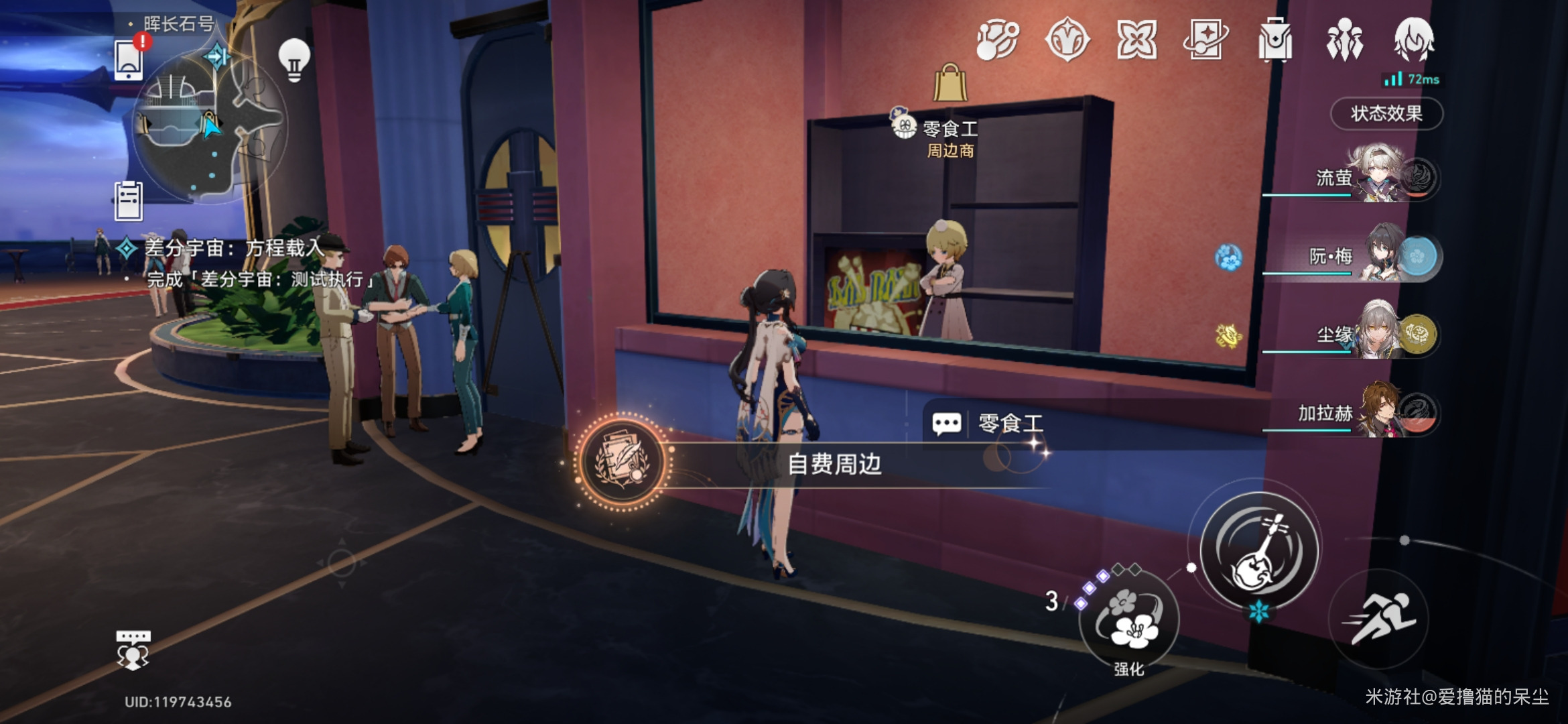Choose the 自费周边 dialogue option

[834, 464]
